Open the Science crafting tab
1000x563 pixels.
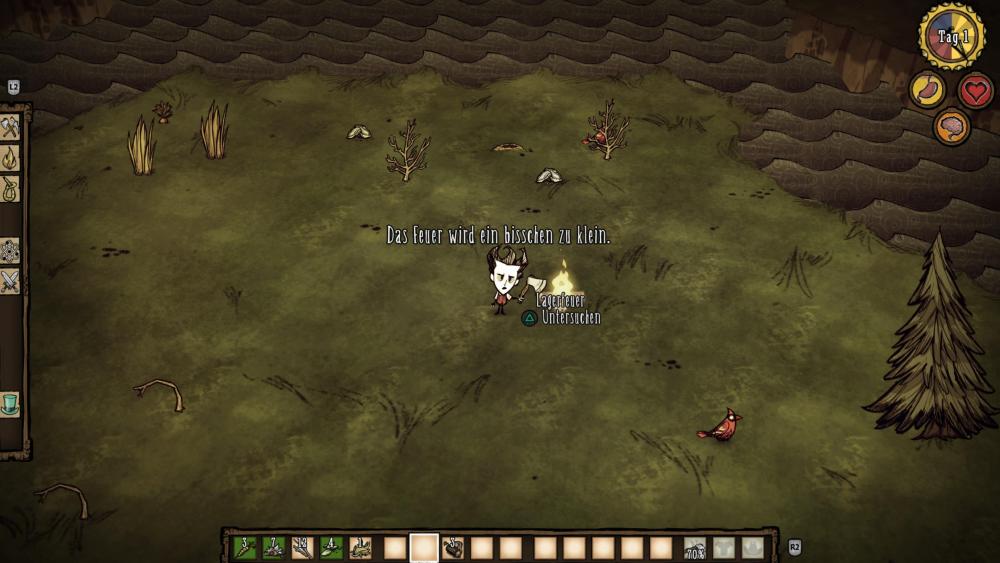(10, 250)
